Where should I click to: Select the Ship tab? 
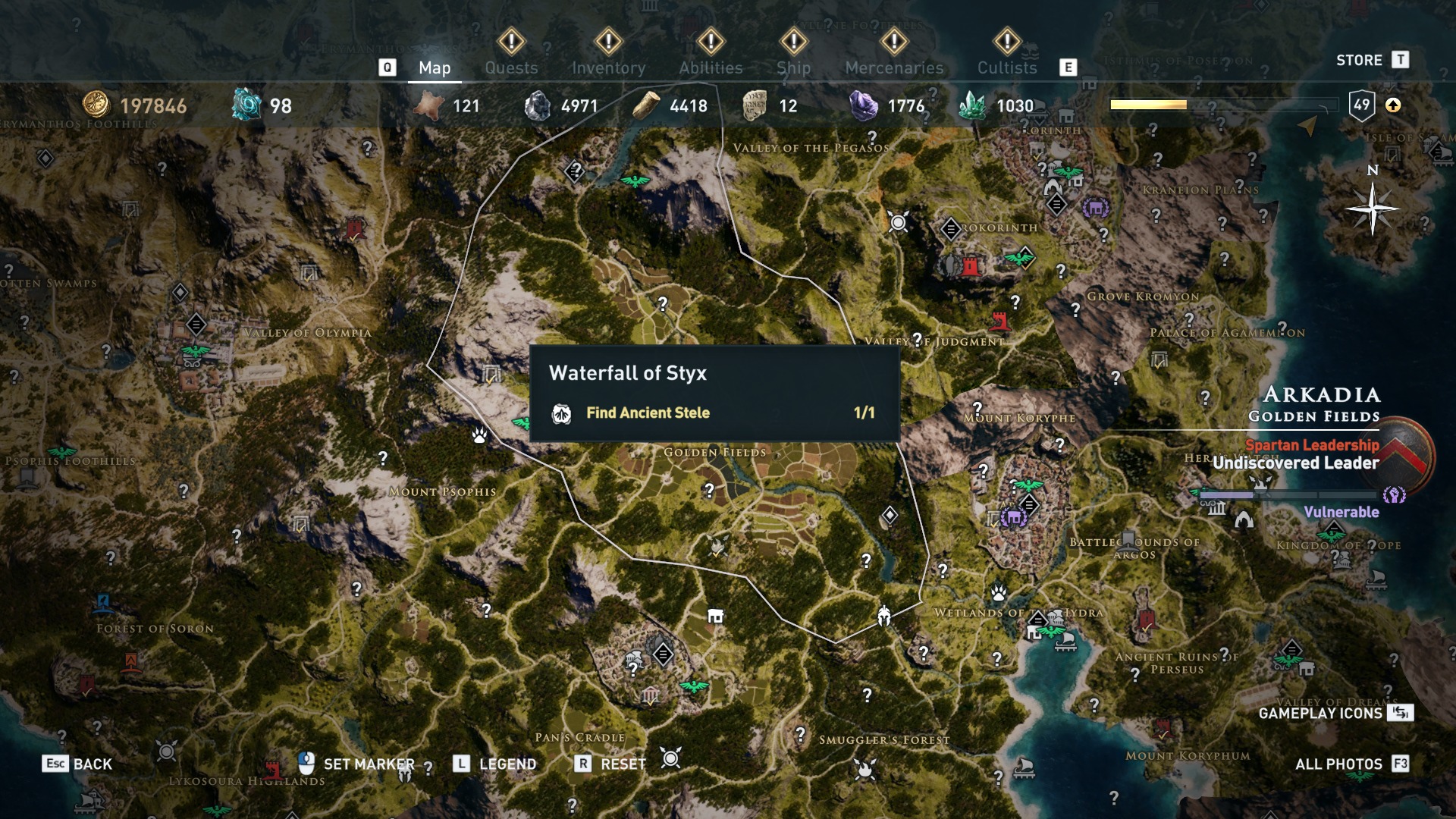click(x=793, y=67)
